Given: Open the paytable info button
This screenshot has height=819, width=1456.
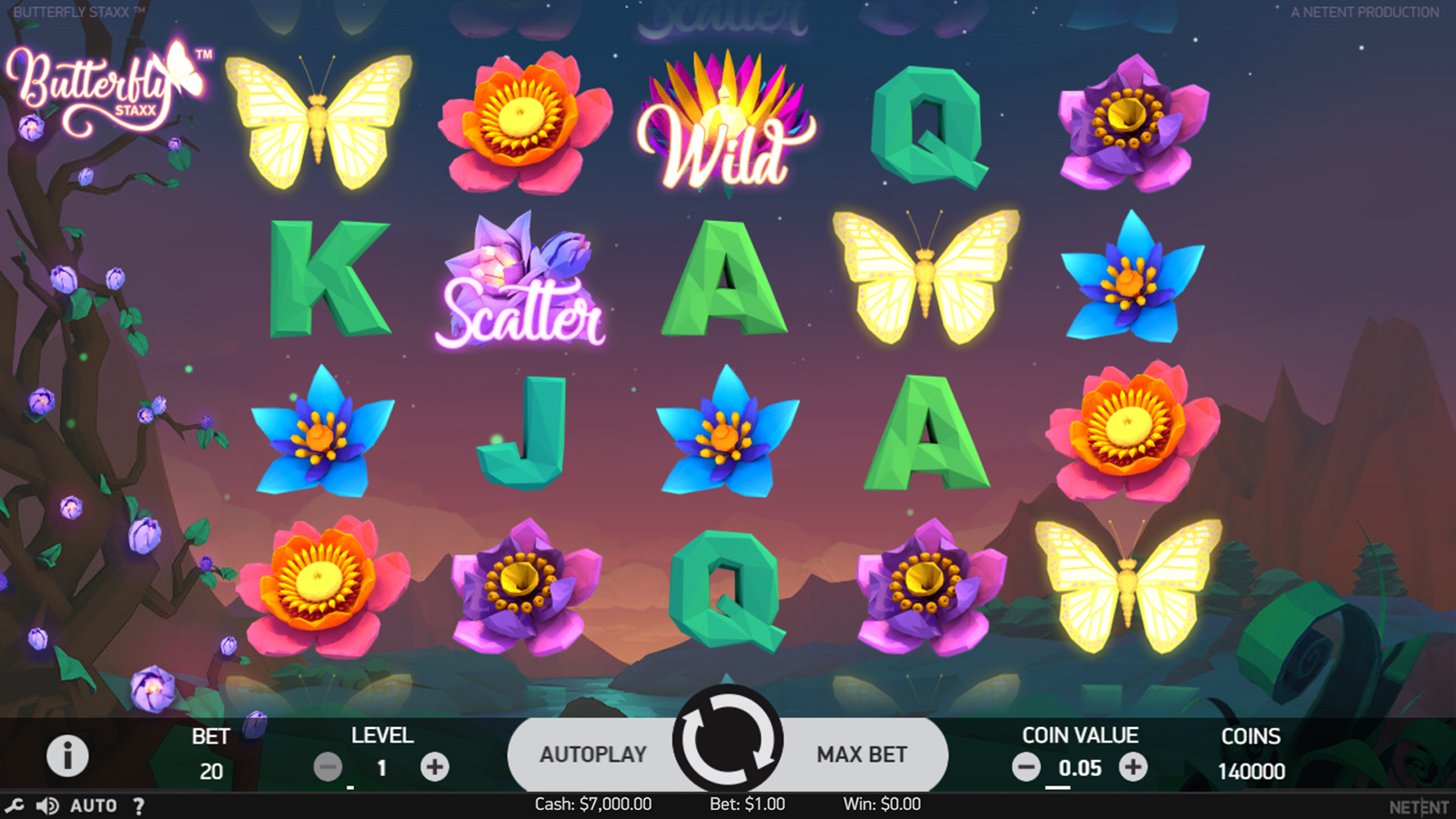Looking at the screenshot, I should click(67, 755).
